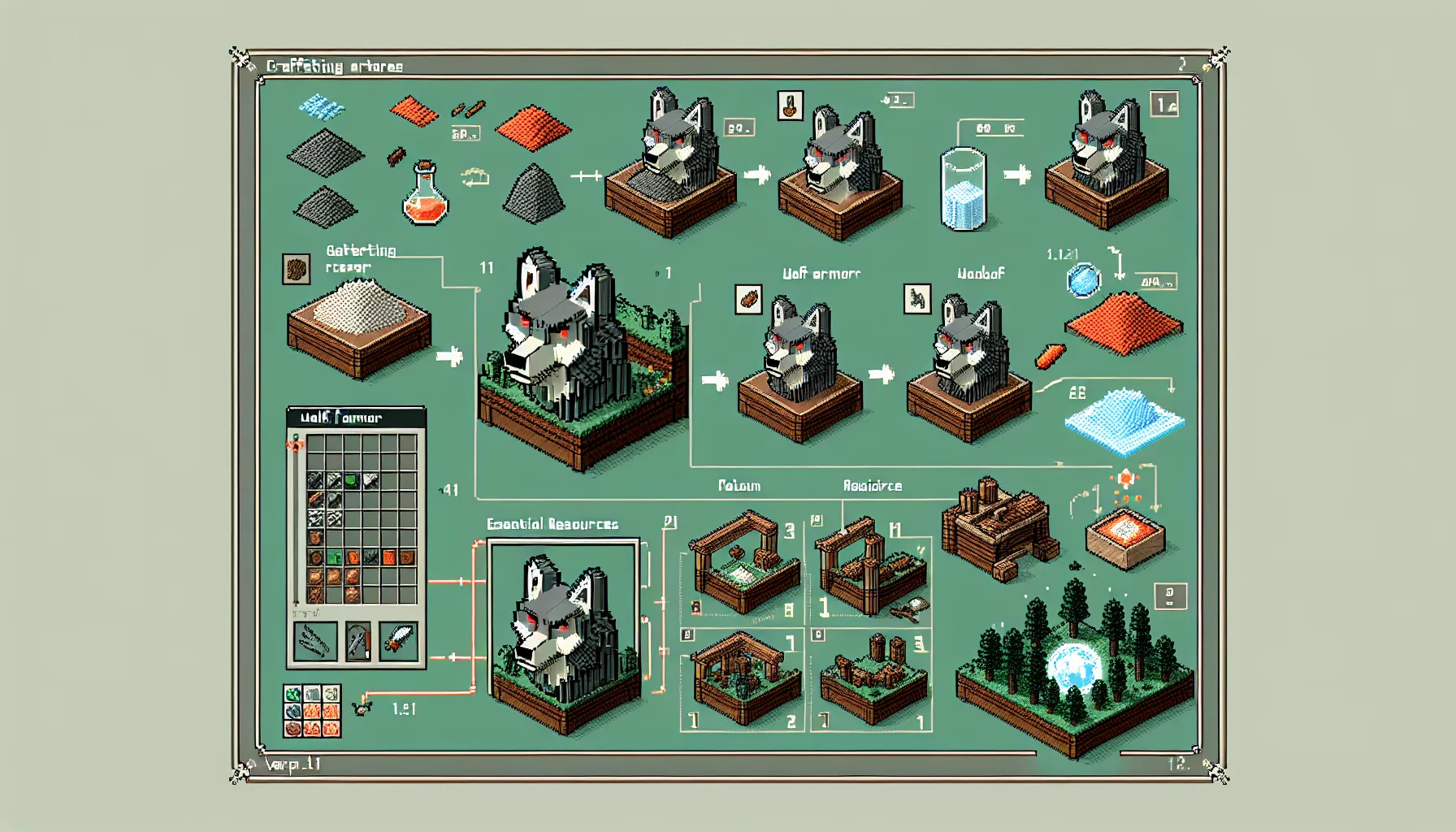Choose the fishing rod tool slot
The width and height of the screenshot is (1456, 832).
click(x=357, y=641)
